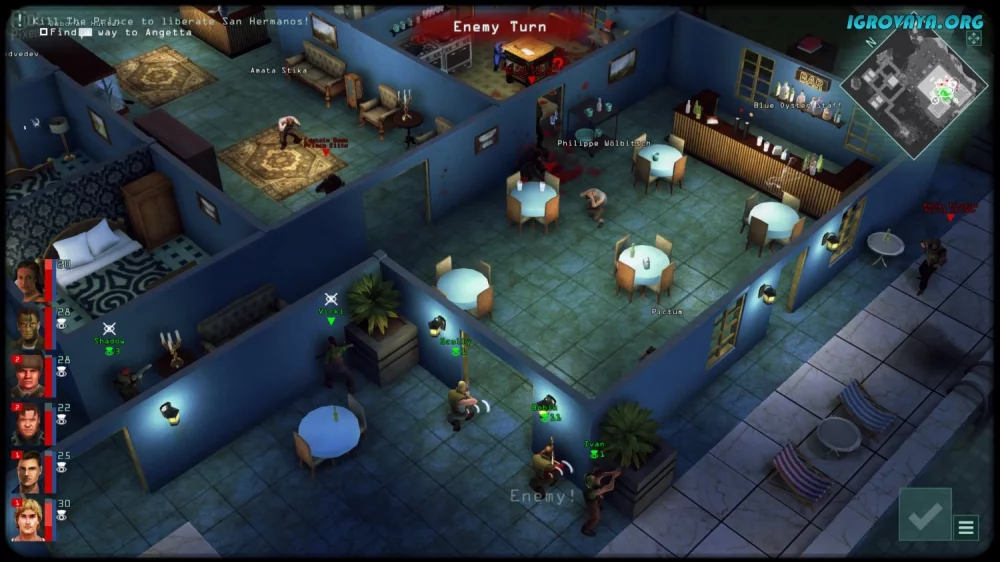Select the fur-hat mercenary portrait
The image size is (1000, 562).
click(28, 374)
